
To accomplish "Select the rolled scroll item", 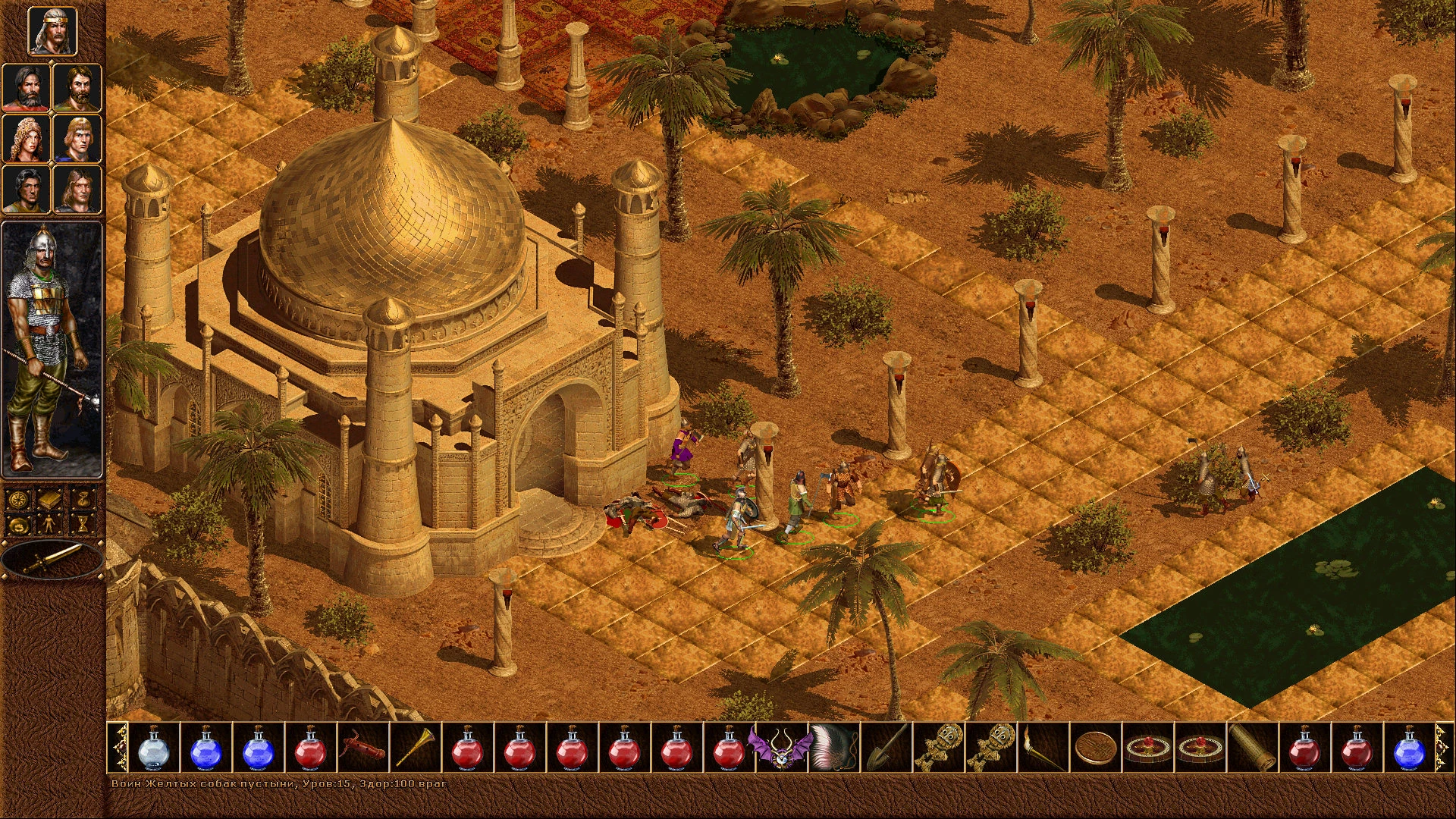I will click(x=1251, y=748).
